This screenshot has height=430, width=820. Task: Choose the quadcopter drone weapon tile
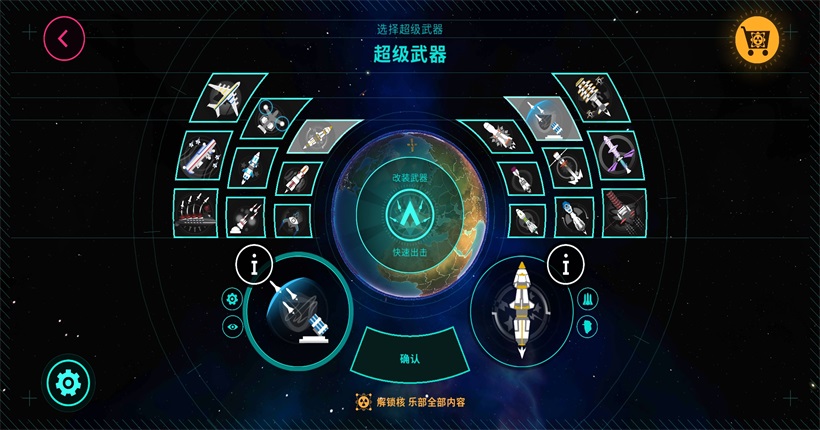269,118
